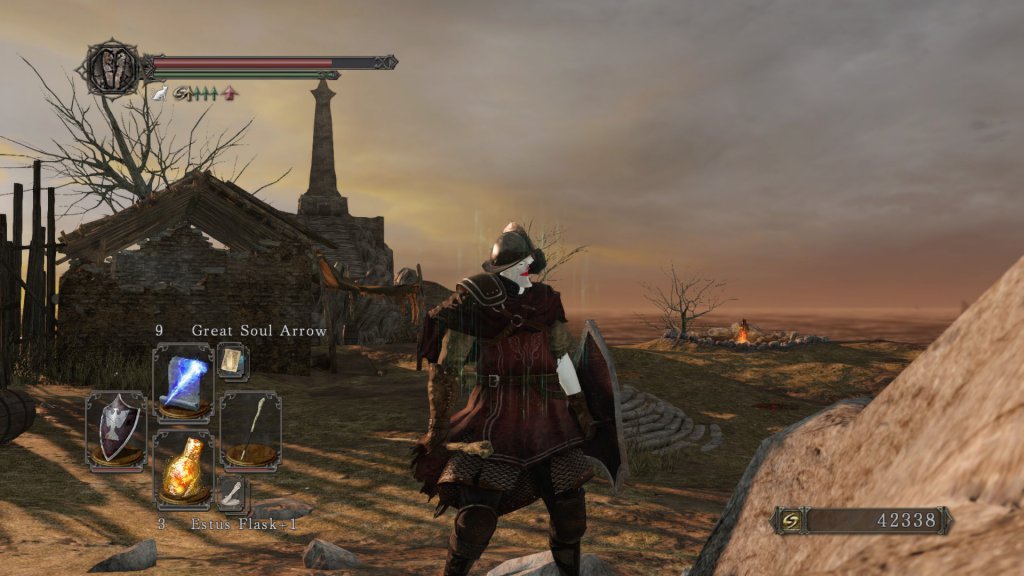The height and width of the screenshot is (576, 1024).
Task: Click the white cat status icon
Action: 159,93
